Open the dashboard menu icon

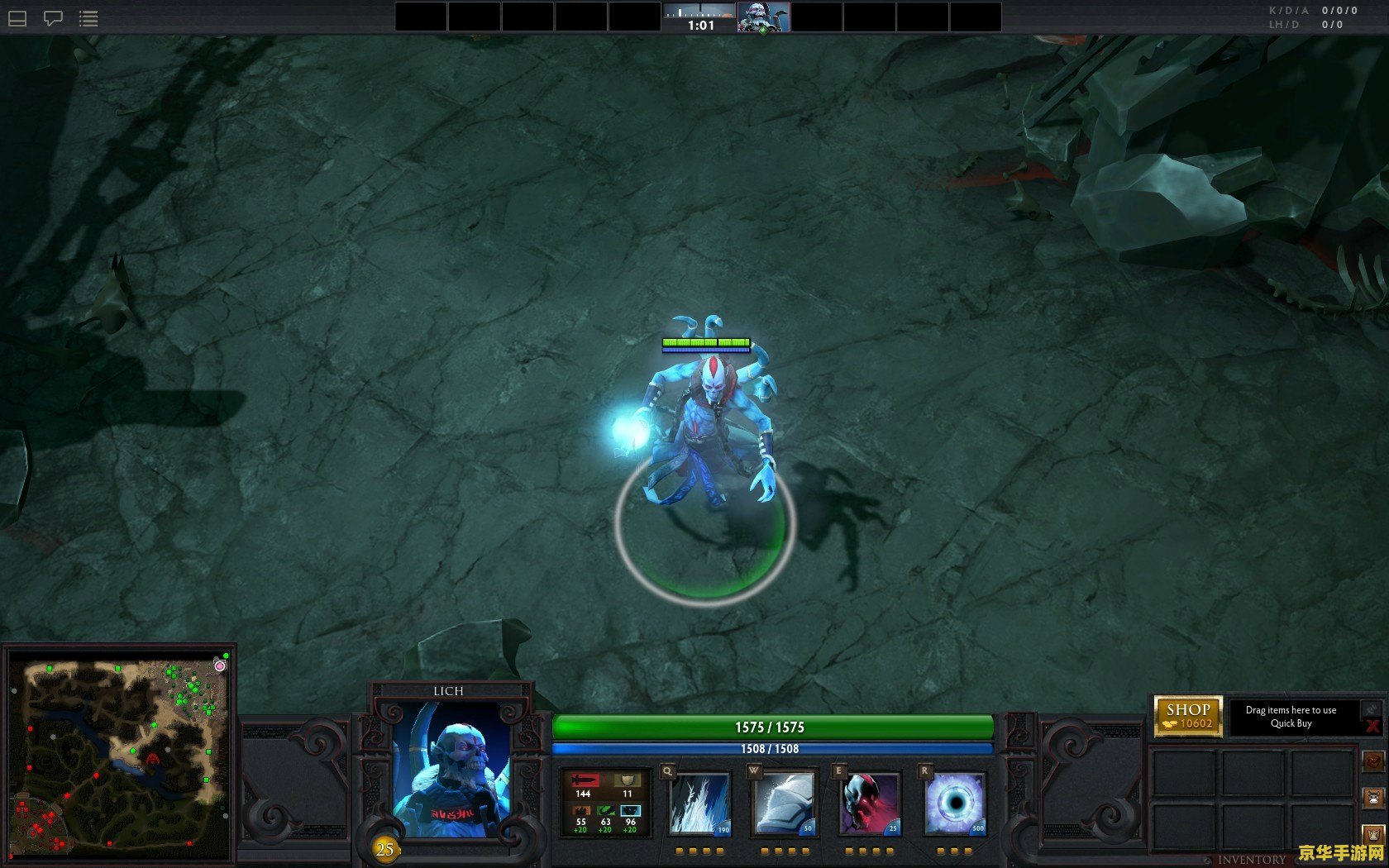click(x=17, y=18)
